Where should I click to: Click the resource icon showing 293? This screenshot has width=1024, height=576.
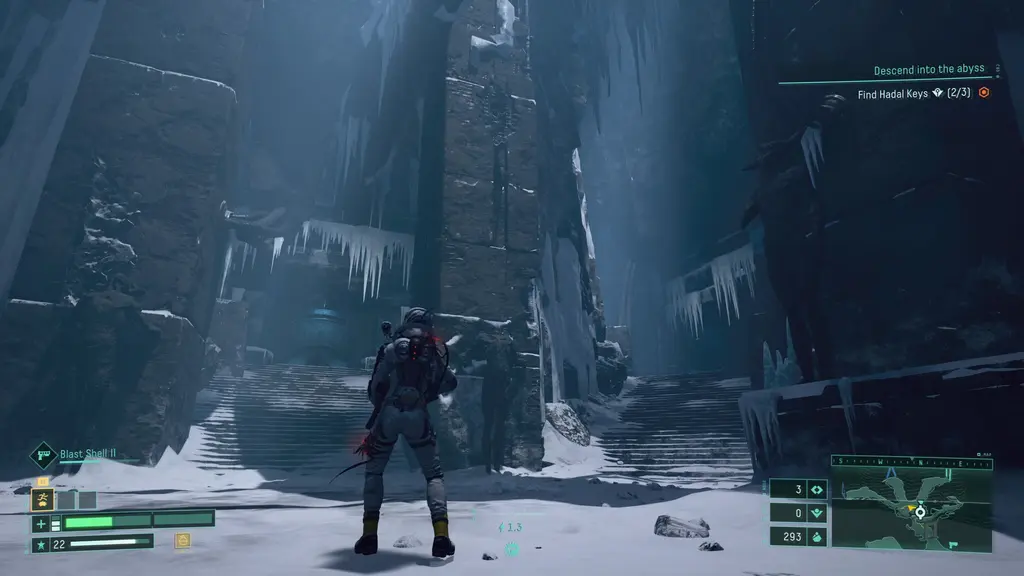[815, 536]
